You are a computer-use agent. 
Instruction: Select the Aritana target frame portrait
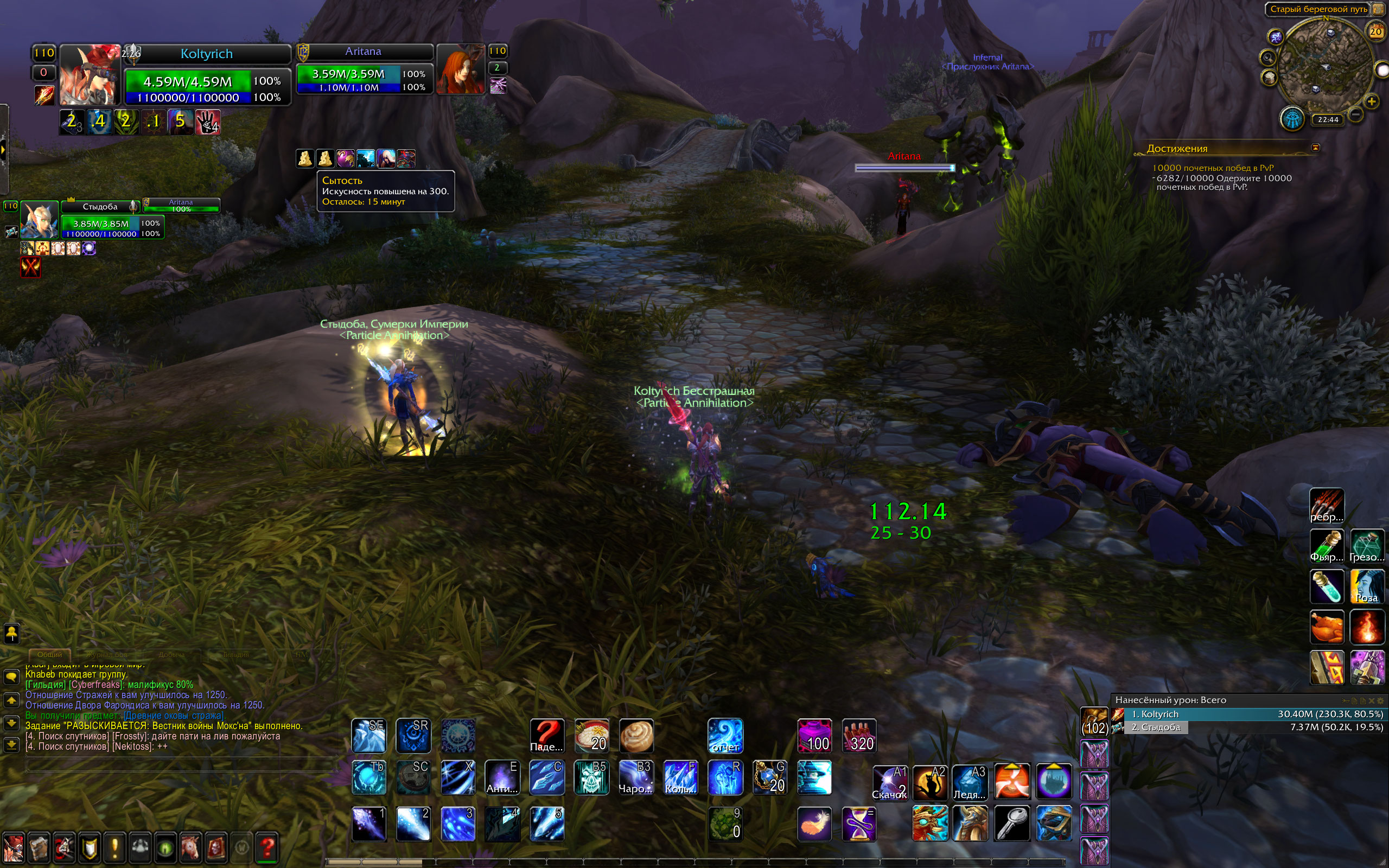point(460,69)
